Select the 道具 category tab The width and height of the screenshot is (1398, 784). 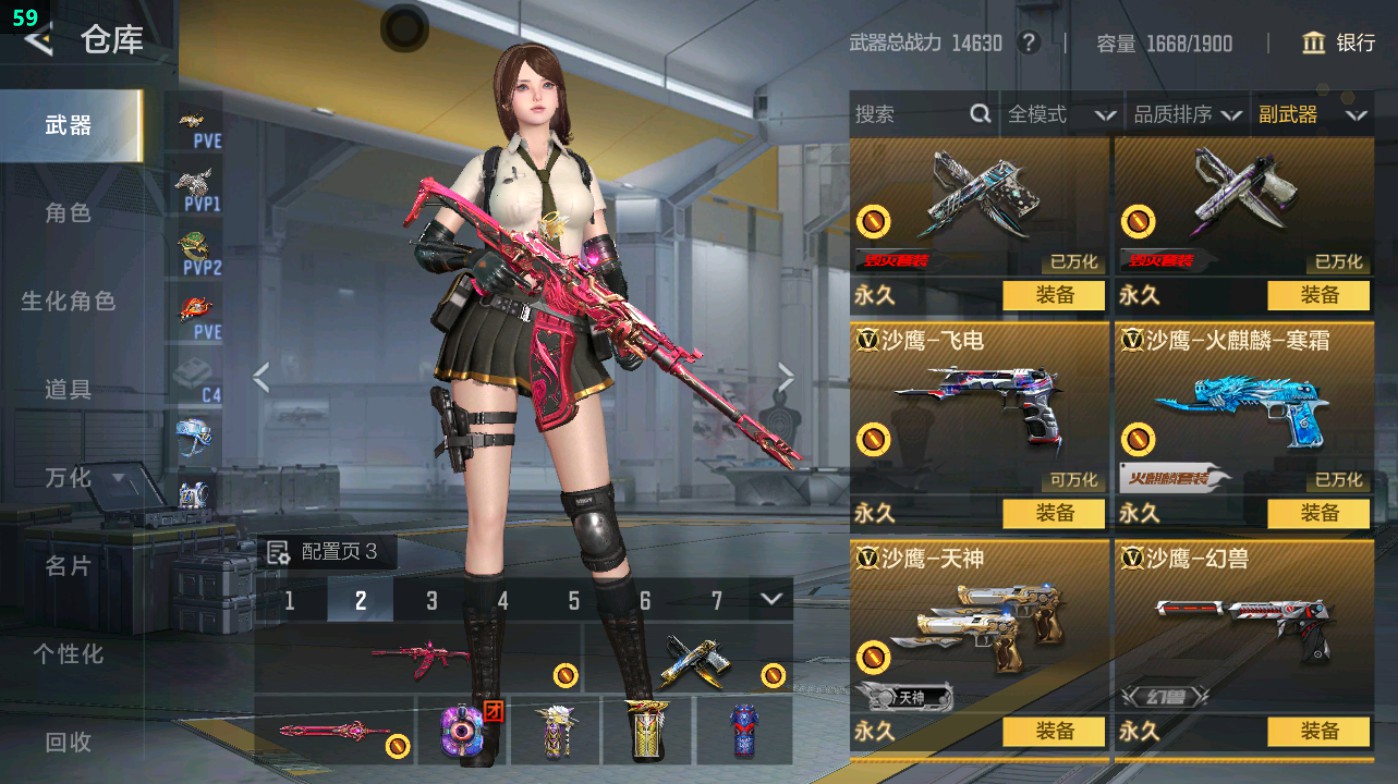point(68,389)
